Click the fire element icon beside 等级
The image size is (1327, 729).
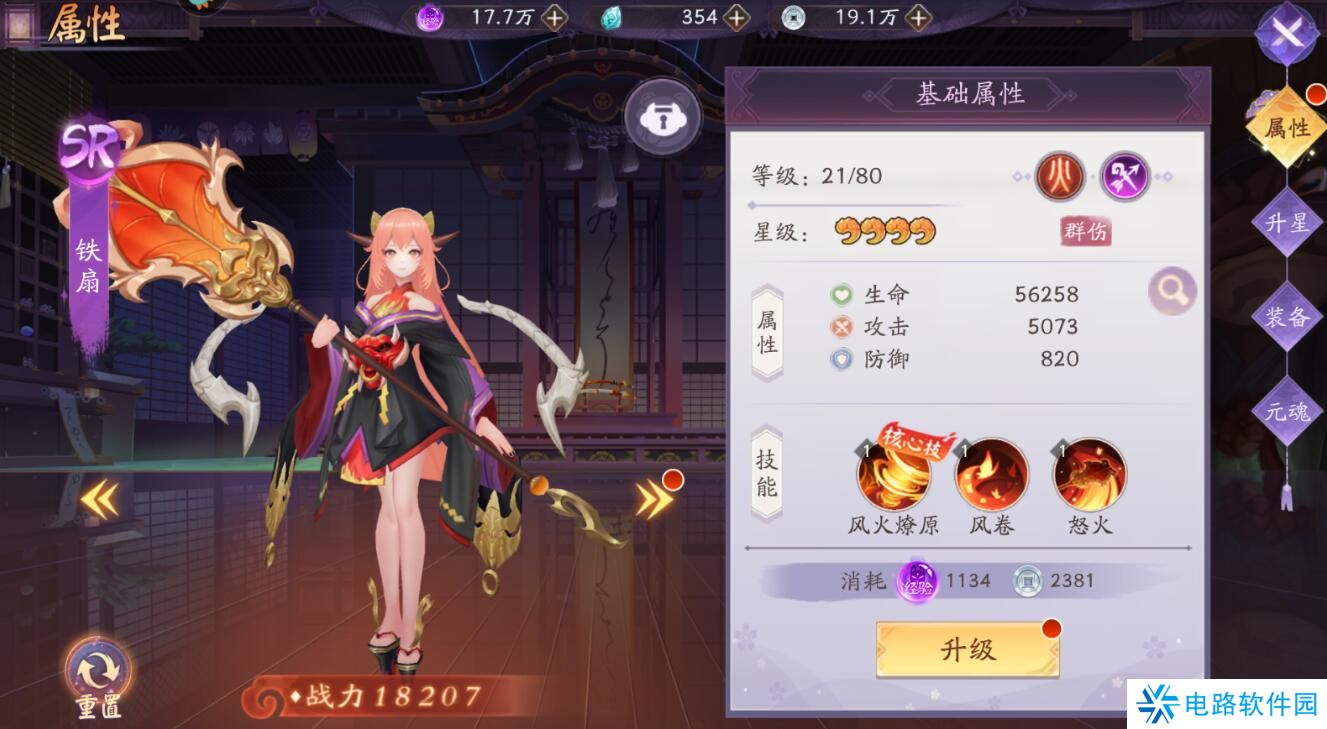pyautogui.click(x=1059, y=176)
